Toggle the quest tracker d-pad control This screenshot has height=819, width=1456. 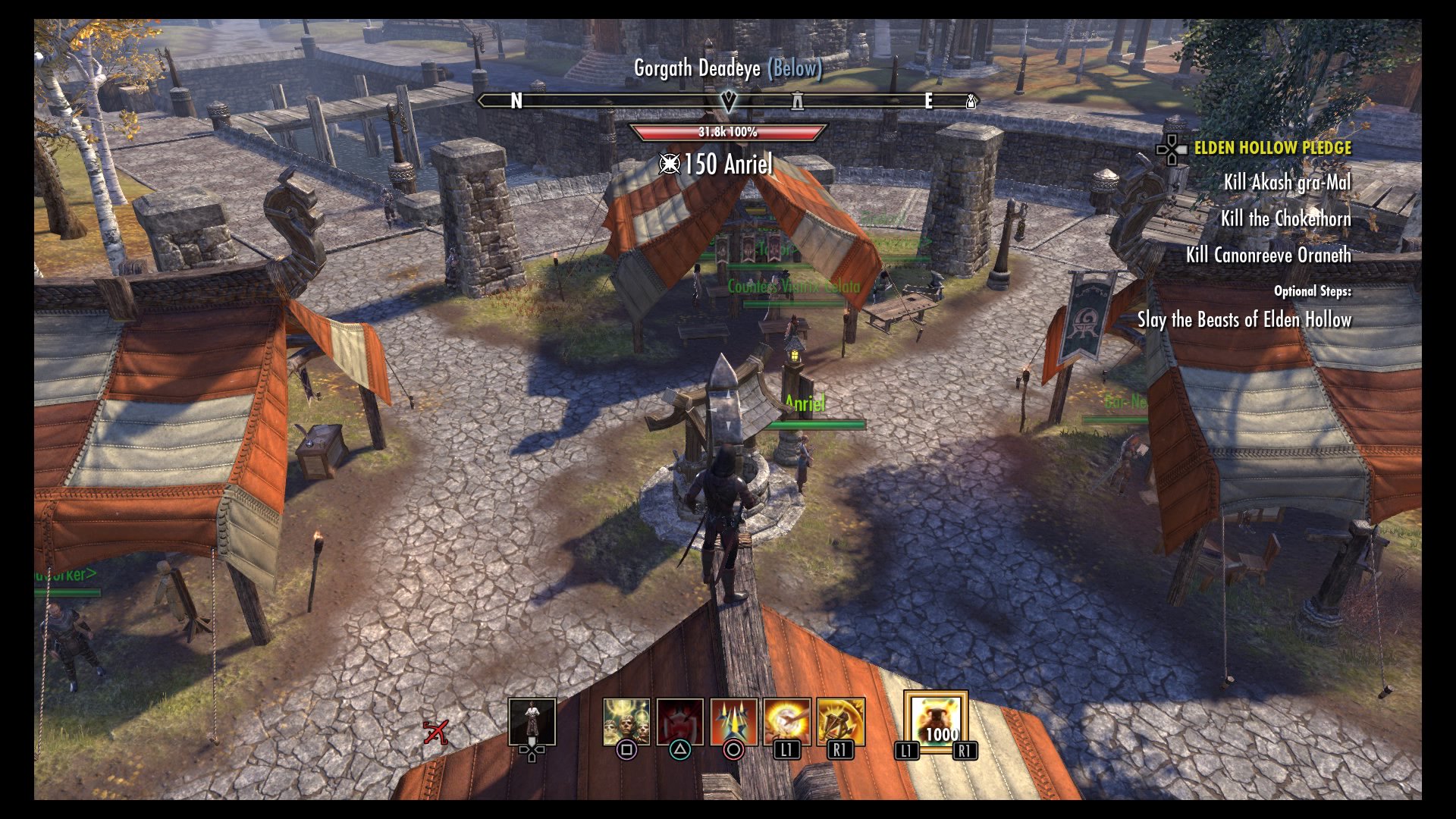(x=1170, y=149)
